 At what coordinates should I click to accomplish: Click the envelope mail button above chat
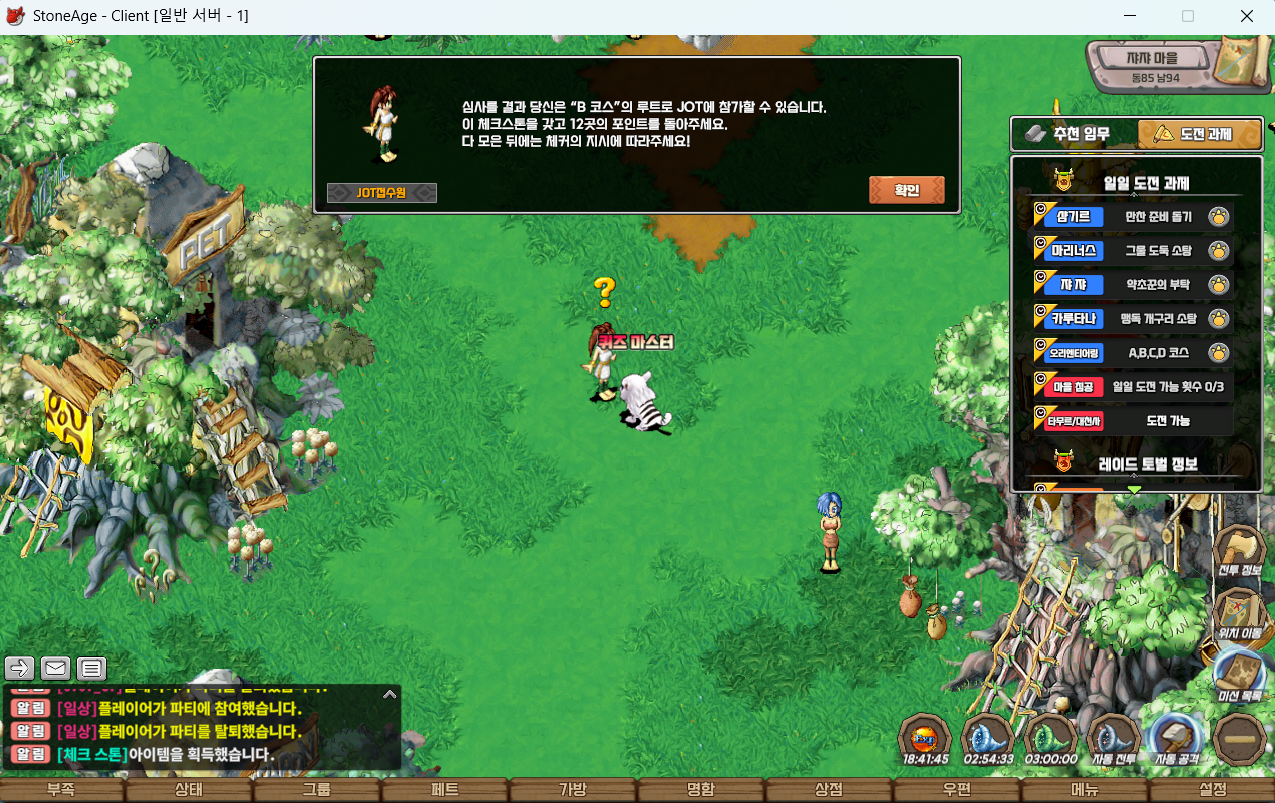[55, 668]
